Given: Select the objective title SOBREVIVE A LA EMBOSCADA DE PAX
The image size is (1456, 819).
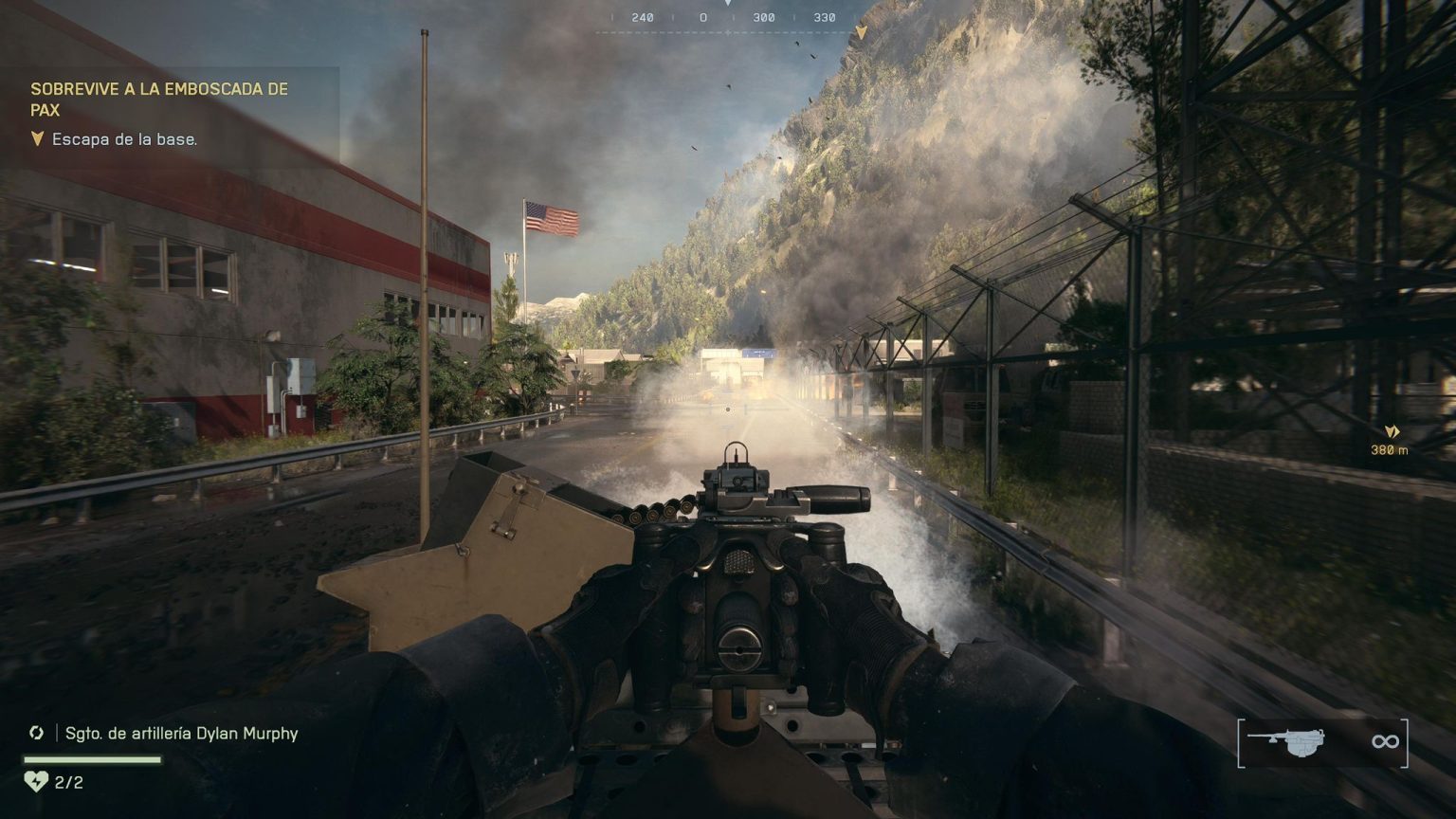Looking at the screenshot, I should tap(159, 100).
